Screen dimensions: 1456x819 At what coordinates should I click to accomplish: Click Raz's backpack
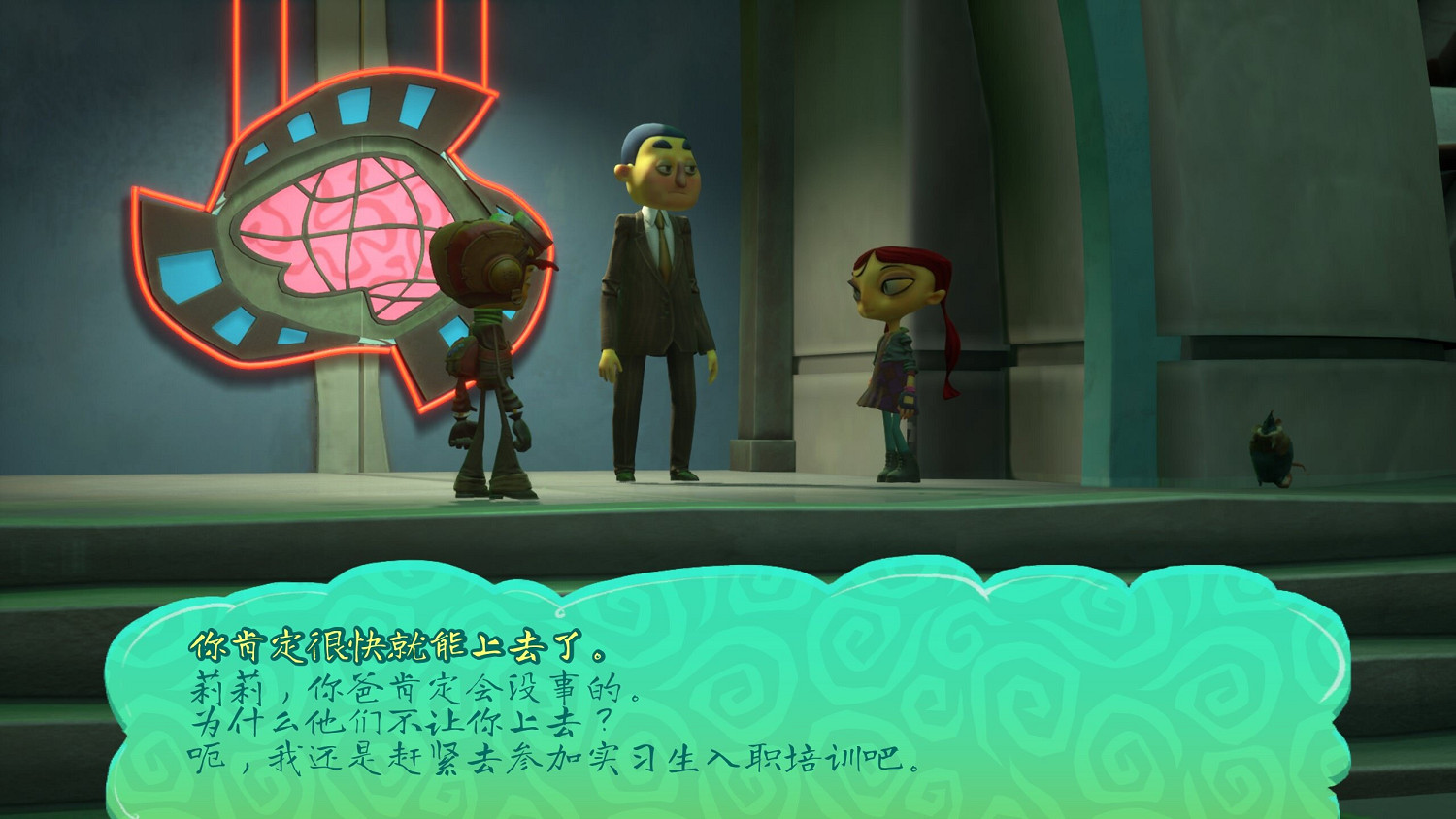click(464, 354)
